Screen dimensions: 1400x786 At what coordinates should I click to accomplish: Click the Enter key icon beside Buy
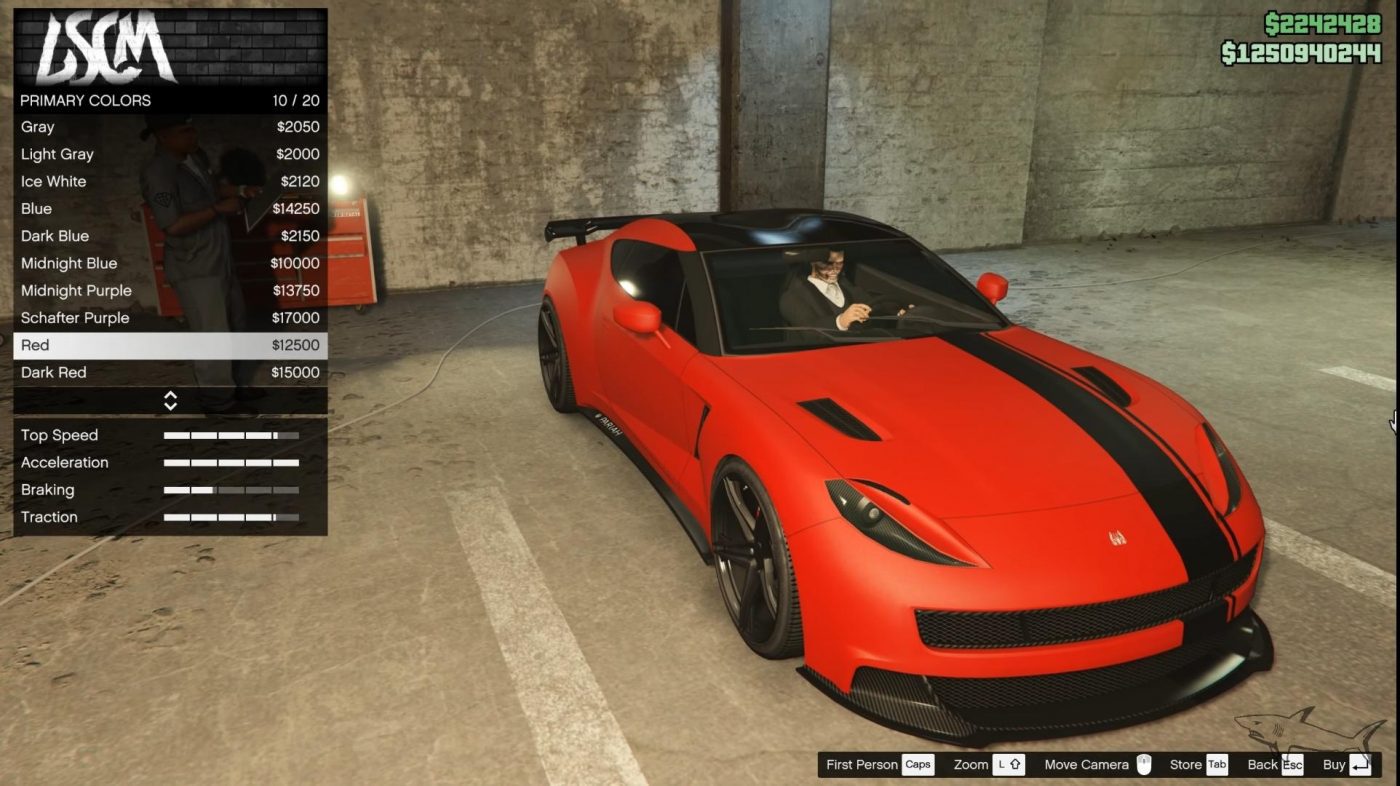[1360, 764]
